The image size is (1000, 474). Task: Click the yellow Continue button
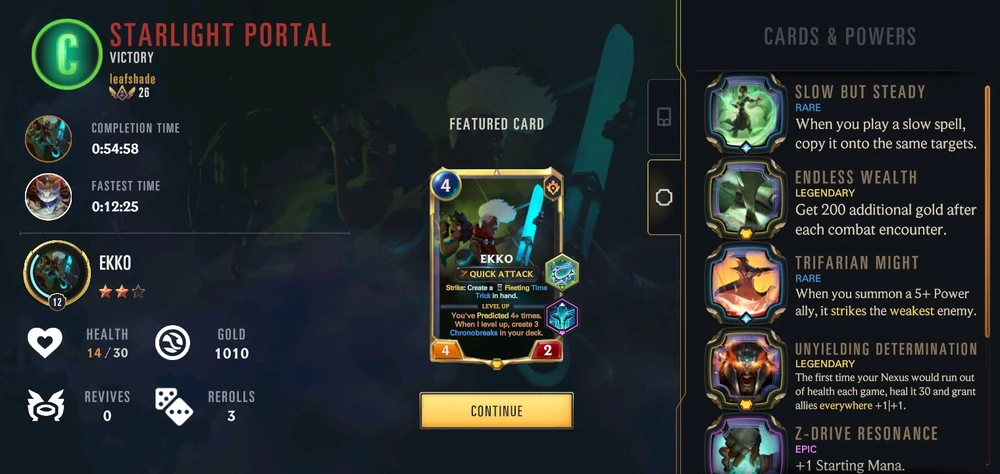pos(496,411)
